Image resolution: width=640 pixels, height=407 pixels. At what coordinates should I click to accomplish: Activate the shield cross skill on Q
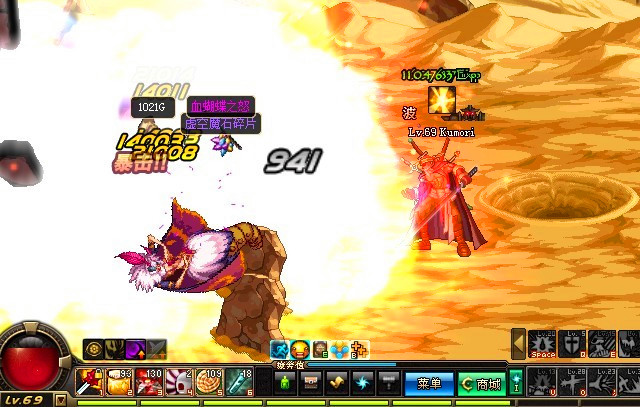pyautogui.click(x=571, y=344)
